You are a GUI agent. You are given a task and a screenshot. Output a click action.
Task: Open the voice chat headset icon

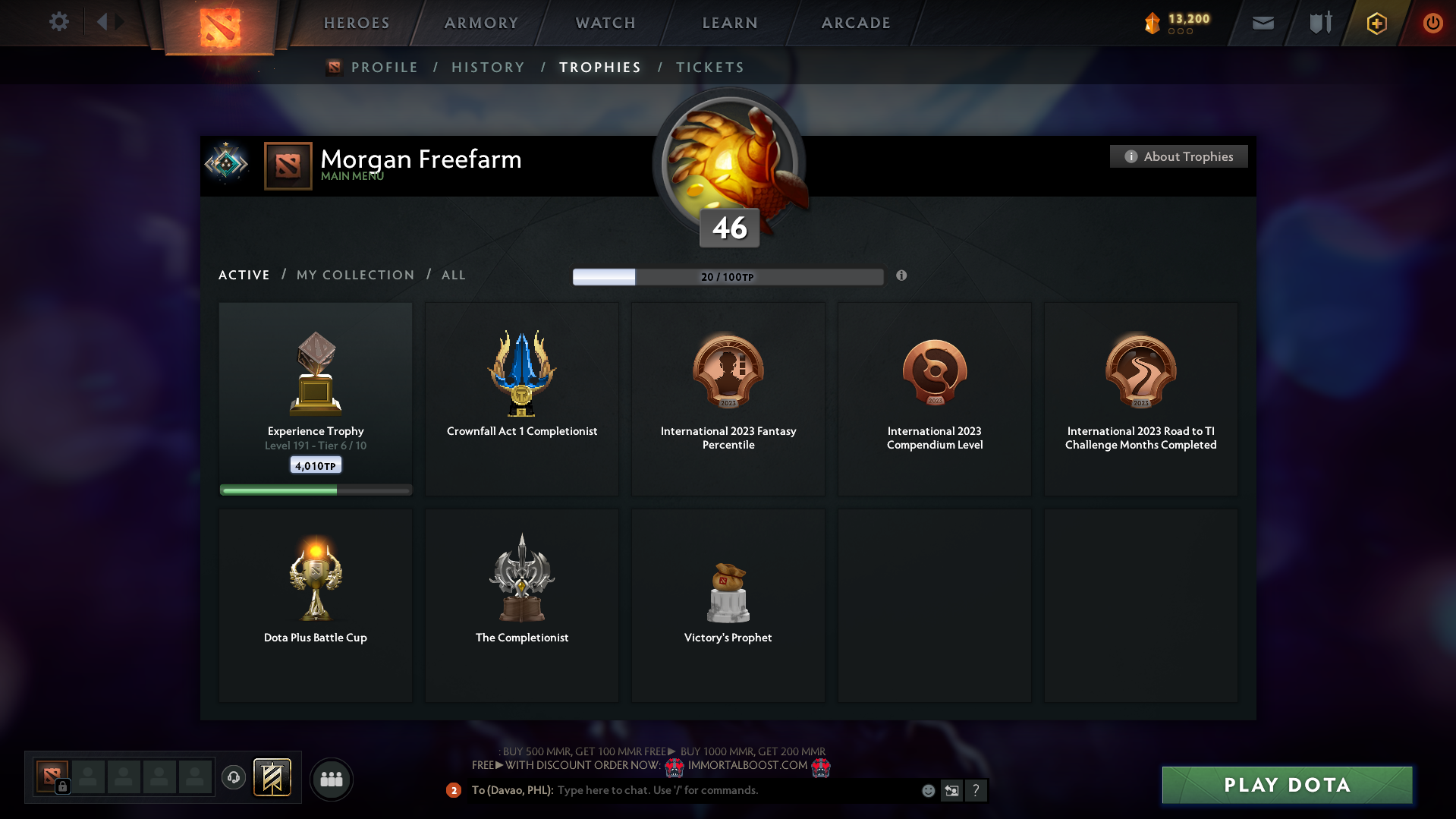233,777
